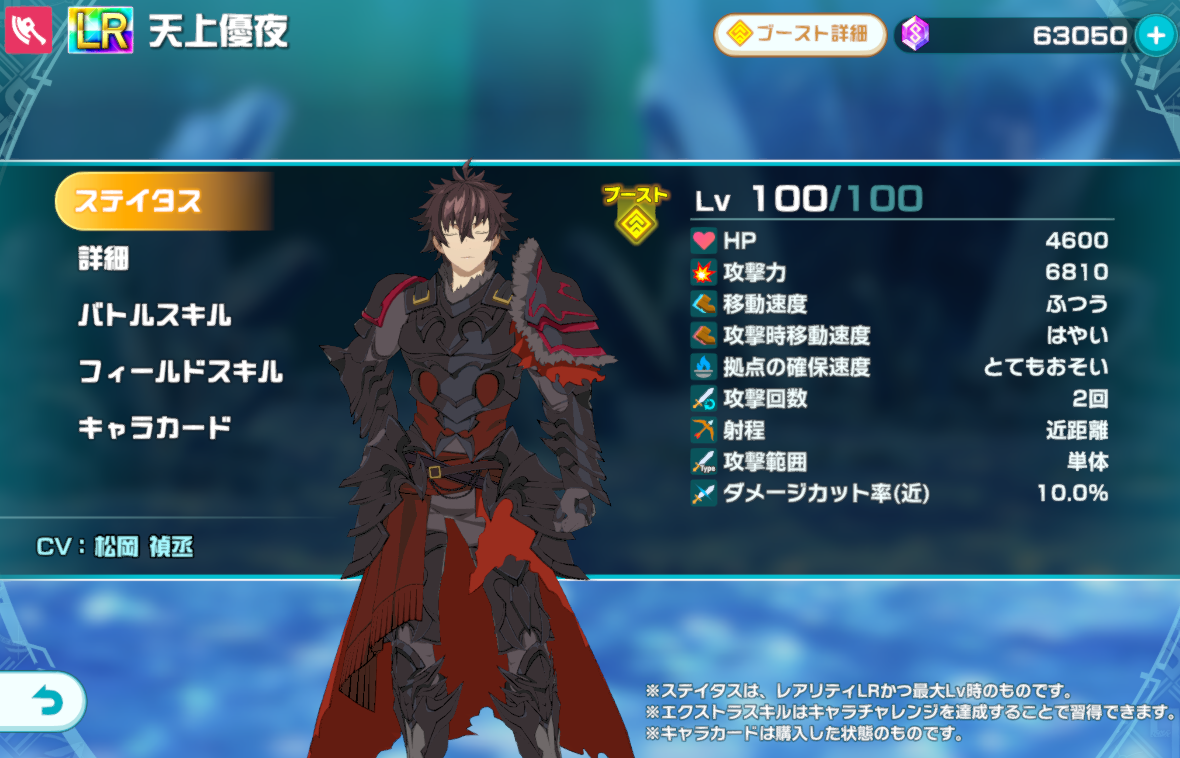Open the ブースト詳細 button
The width and height of the screenshot is (1180, 758).
pyautogui.click(x=800, y=35)
